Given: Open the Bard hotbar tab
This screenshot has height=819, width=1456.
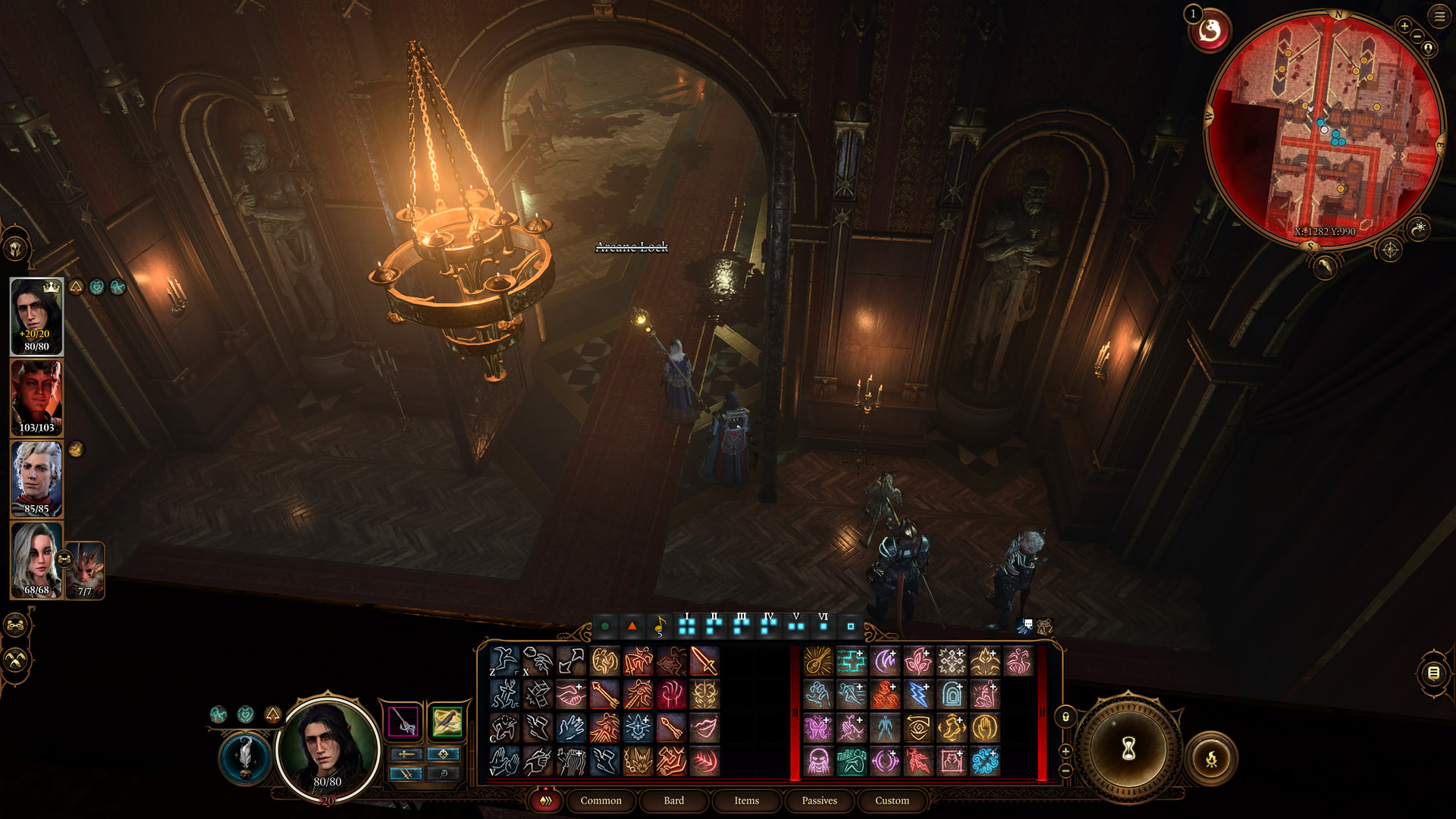Looking at the screenshot, I should click(673, 801).
